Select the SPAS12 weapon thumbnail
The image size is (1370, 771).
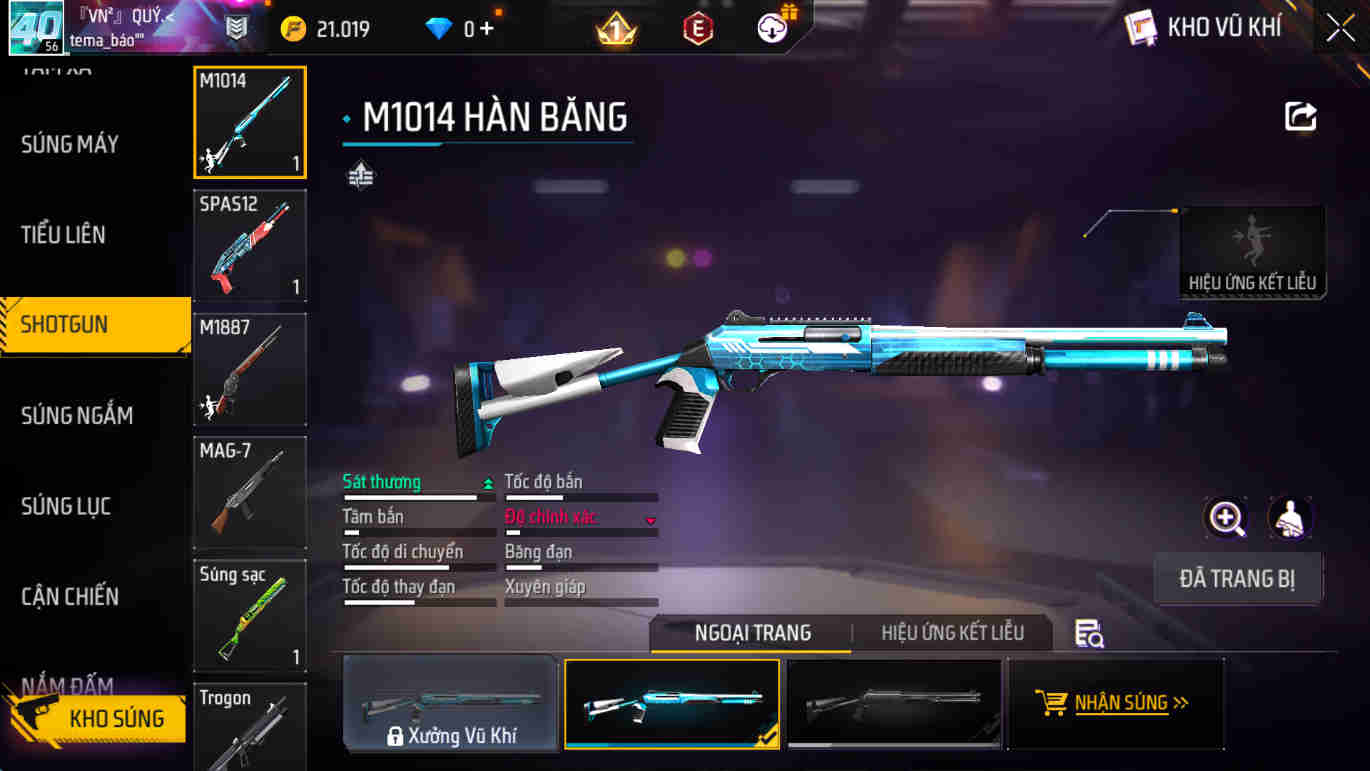click(250, 245)
